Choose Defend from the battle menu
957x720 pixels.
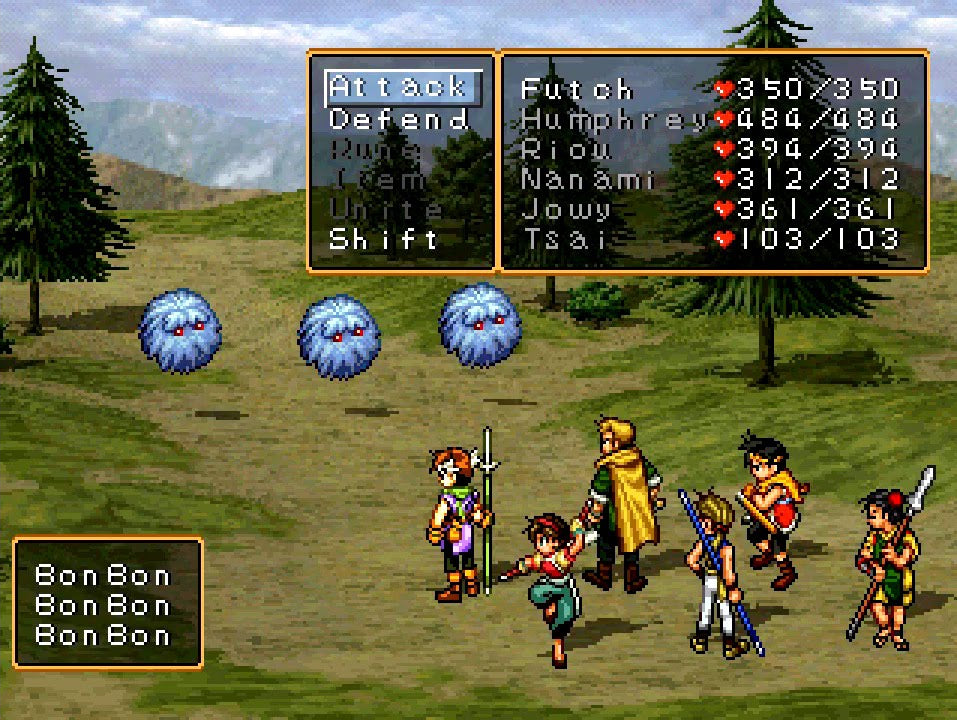[x=398, y=120]
